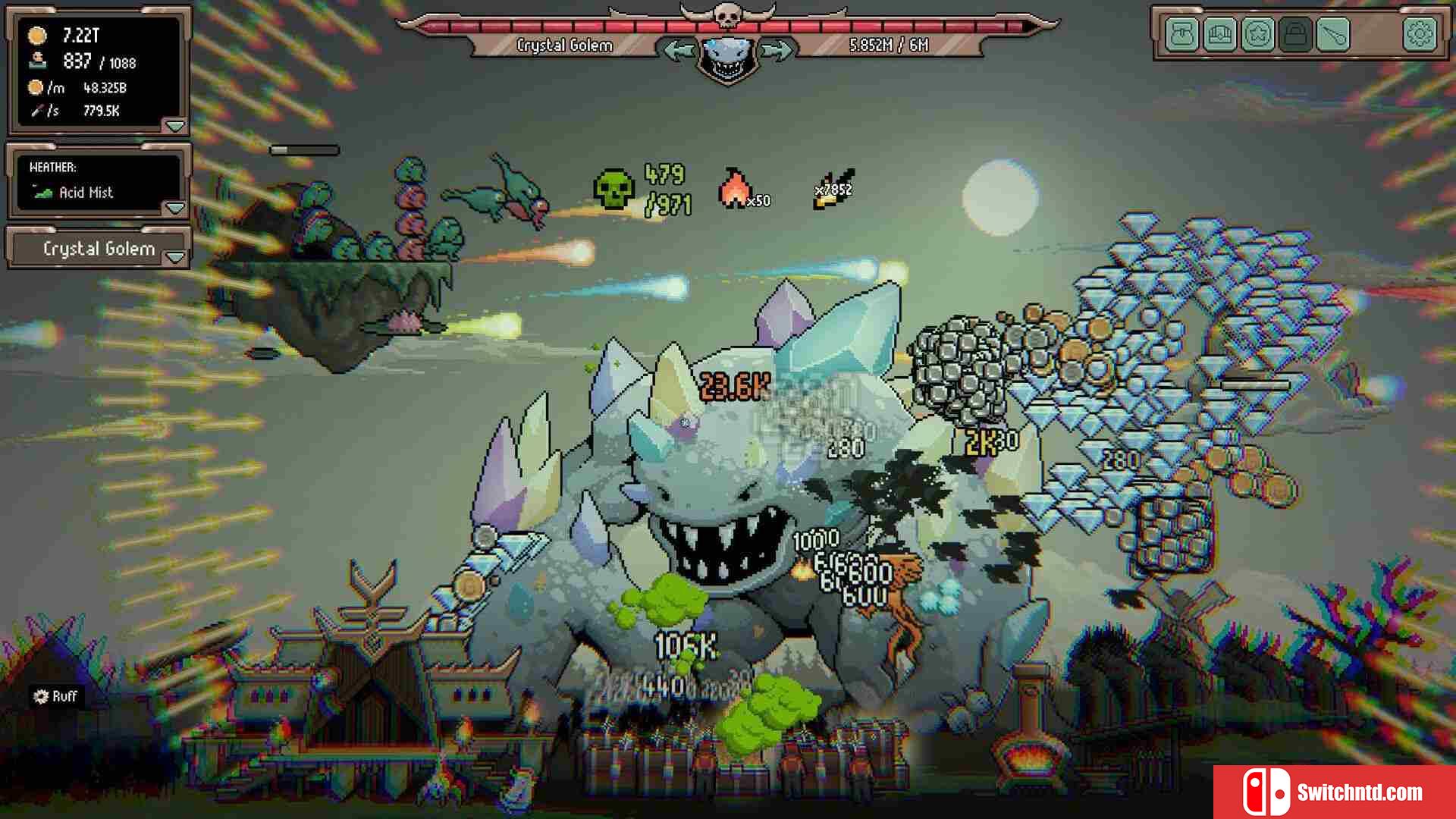The width and height of the screenshot is (1456, 819).
Task: Open the settings gear menu
Action: pyautogui.click(x=1420, y=34)
